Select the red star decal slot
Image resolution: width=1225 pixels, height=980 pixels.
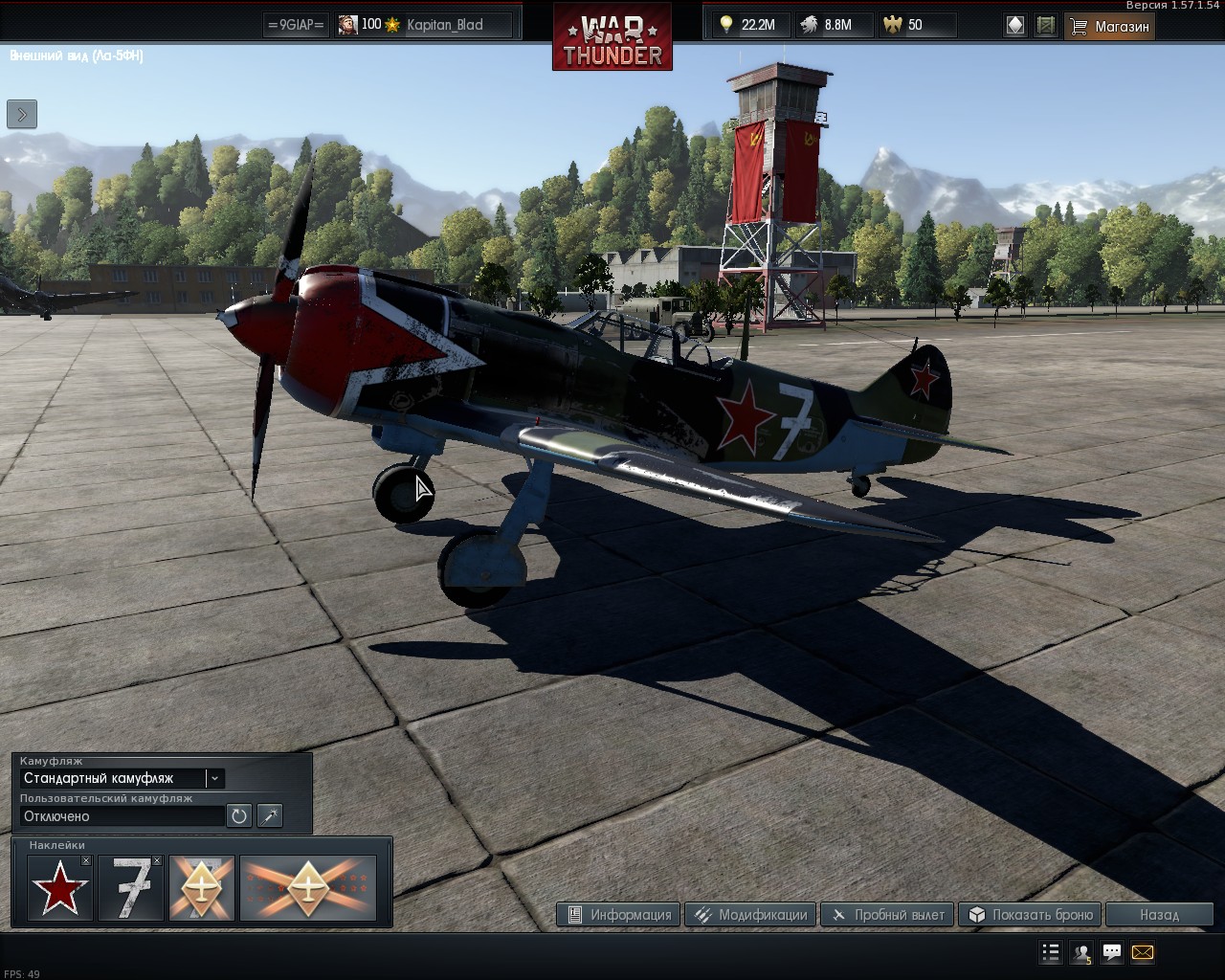(x=59, y=889)
